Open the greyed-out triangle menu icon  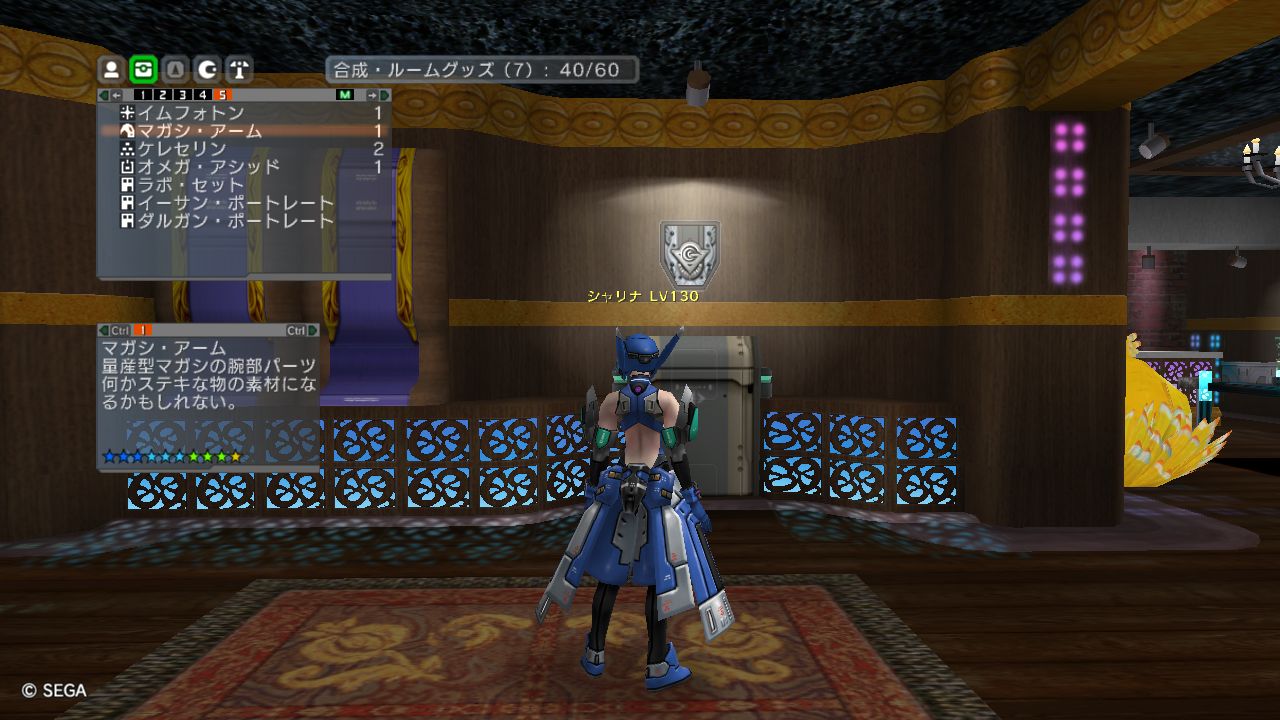coord(175,69)
